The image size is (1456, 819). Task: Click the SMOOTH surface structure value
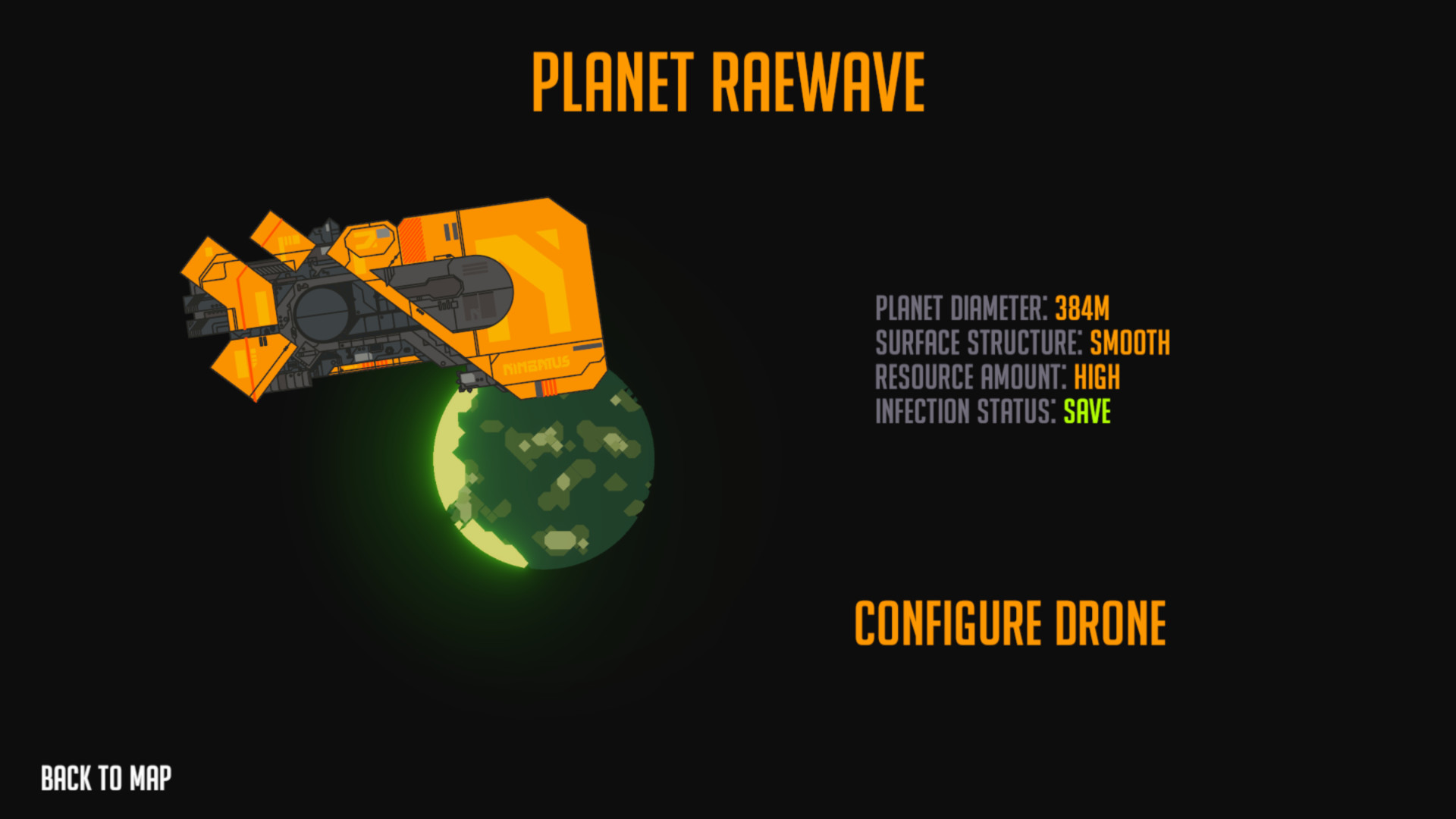[1129, 343]
